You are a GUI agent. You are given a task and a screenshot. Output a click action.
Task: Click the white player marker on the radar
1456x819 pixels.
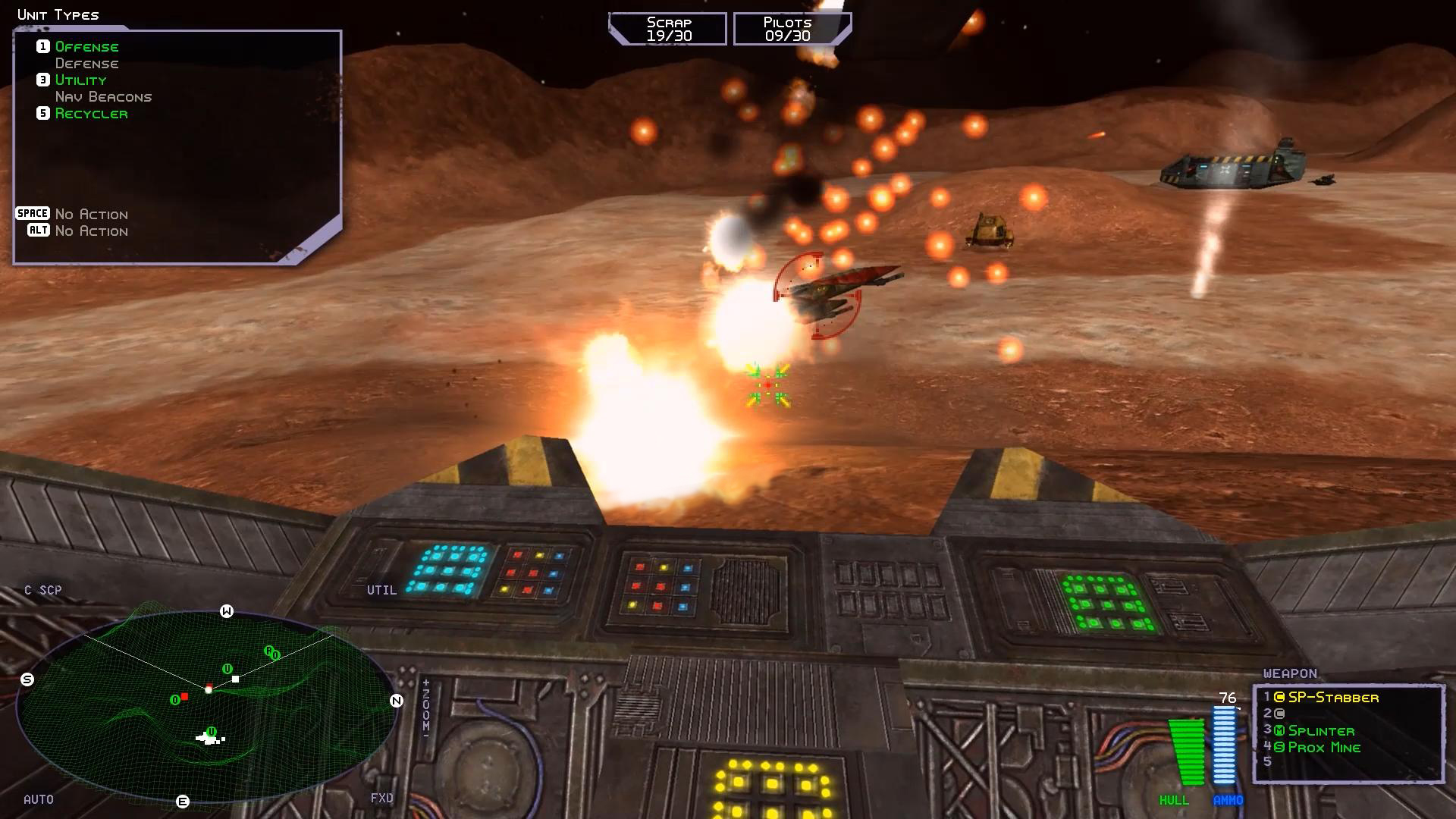(209, 691)
